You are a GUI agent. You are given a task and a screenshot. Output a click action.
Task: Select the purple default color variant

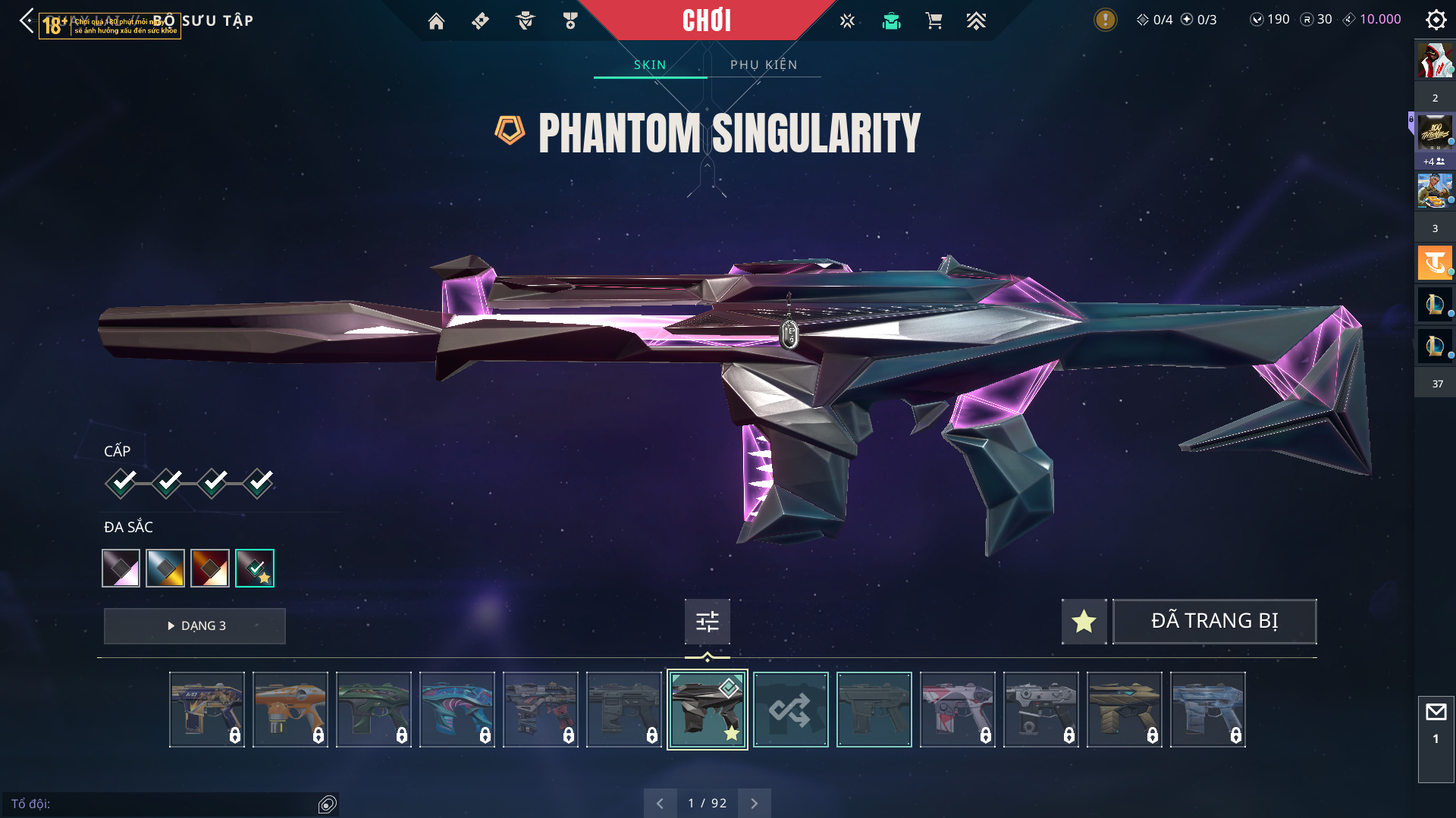click(121, 568)
